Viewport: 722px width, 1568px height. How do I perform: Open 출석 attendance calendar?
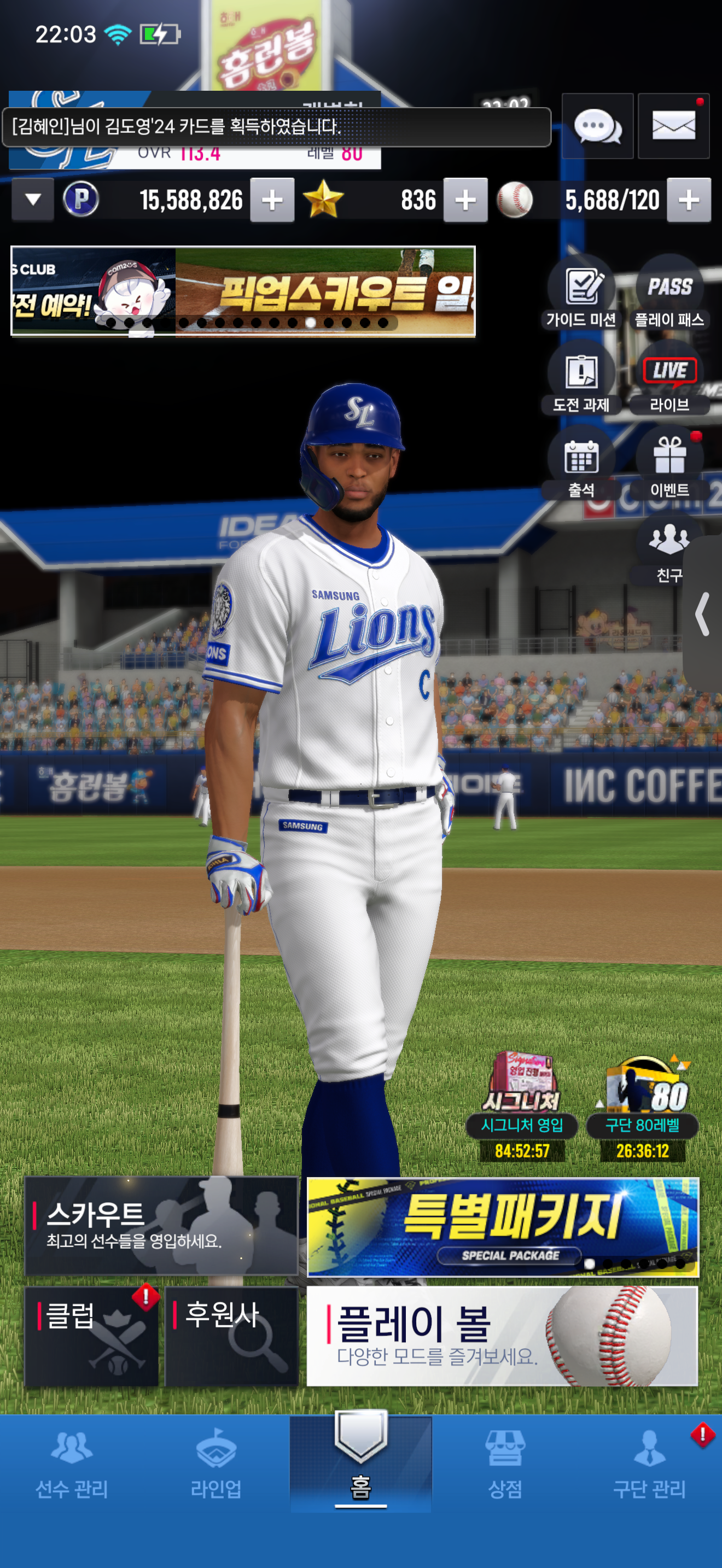(x=581, y=464)
